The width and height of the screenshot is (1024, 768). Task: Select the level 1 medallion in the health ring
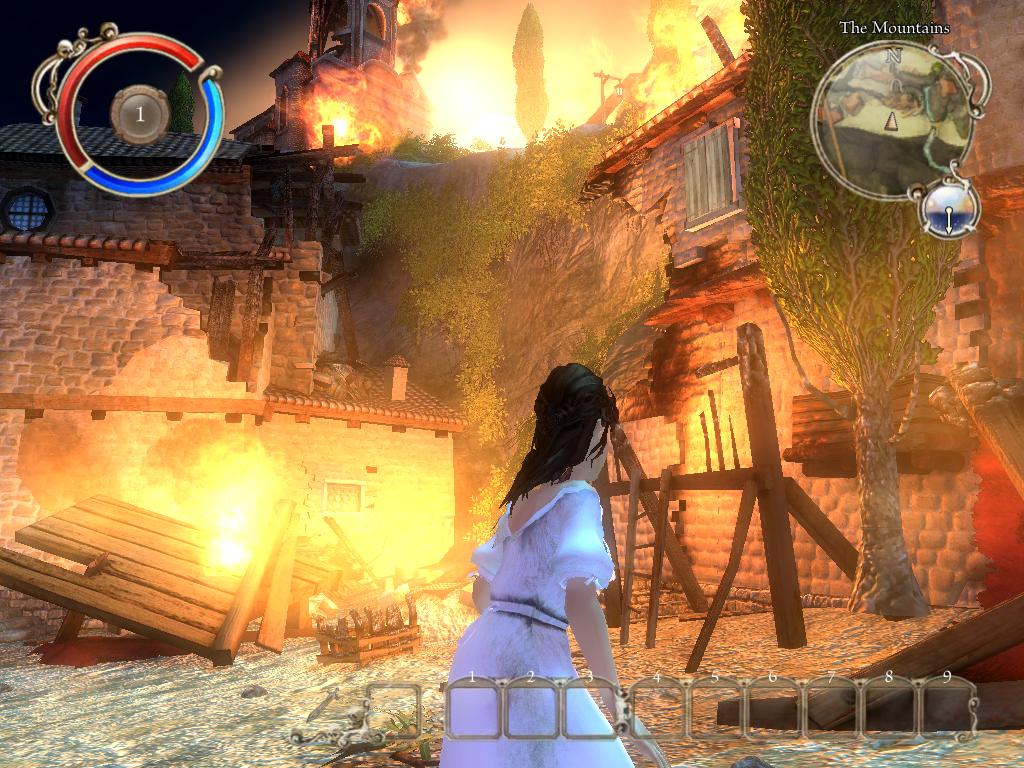(x=139, y=113)
